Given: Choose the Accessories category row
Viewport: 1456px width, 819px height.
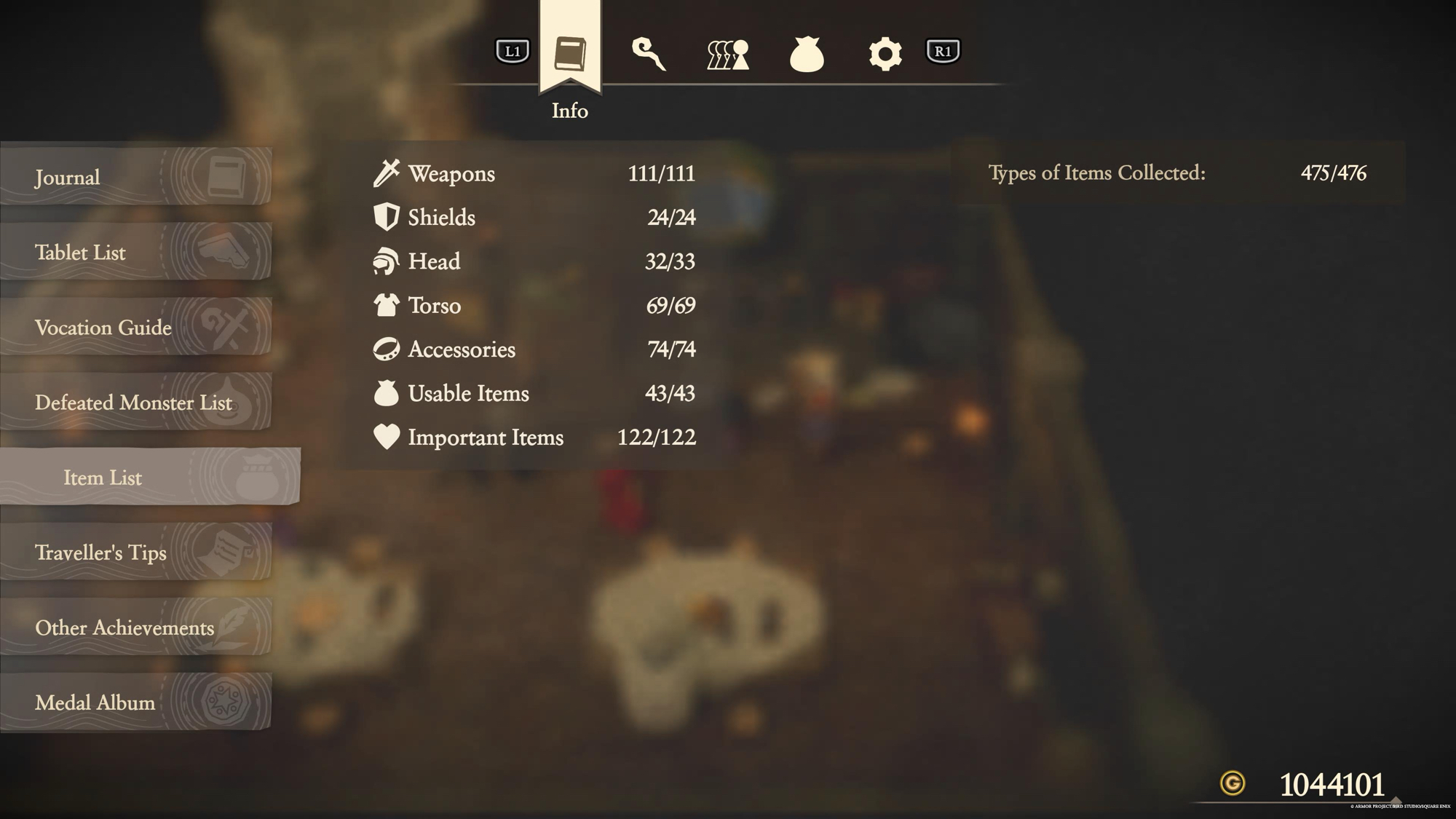Looking at the screenshot, I should [x=534, y=349].
